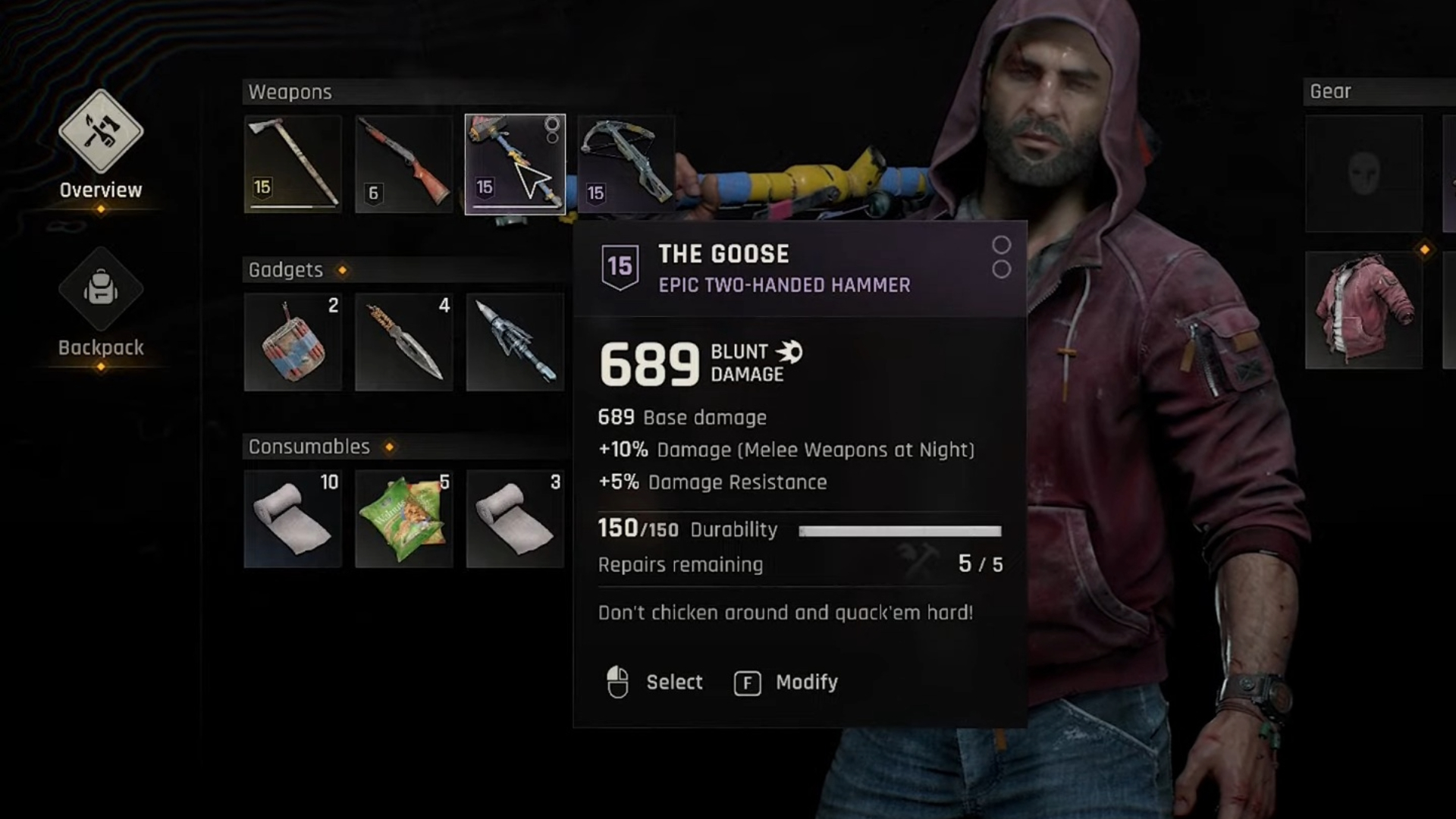Select the bandage stack of 3
This screenshot has width=1456, height=819.
coord(515,519)
